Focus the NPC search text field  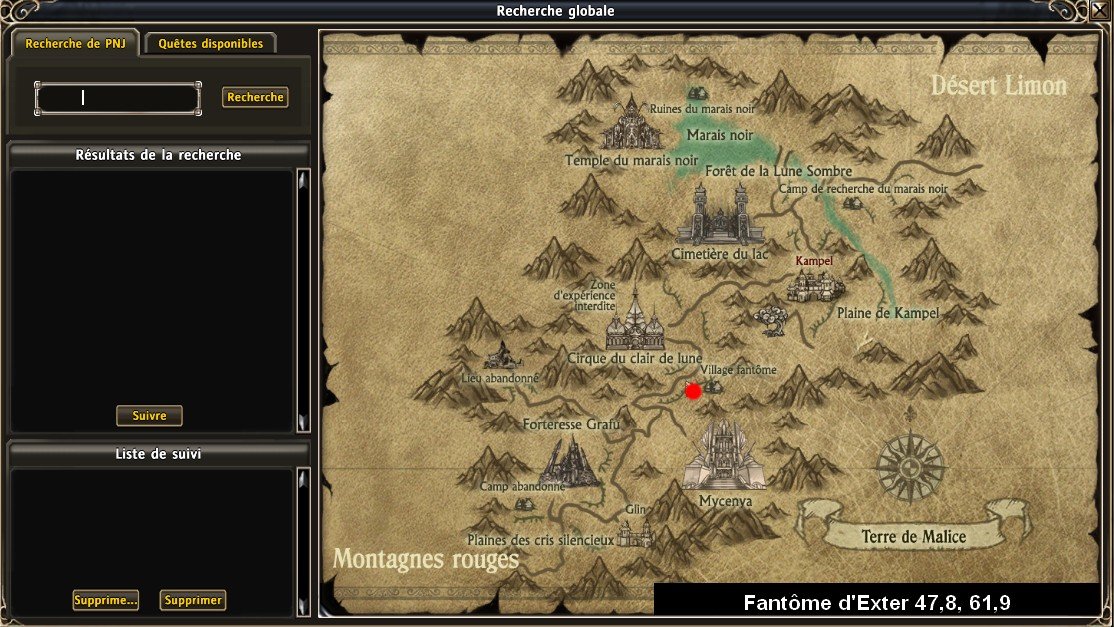[118, 98]
